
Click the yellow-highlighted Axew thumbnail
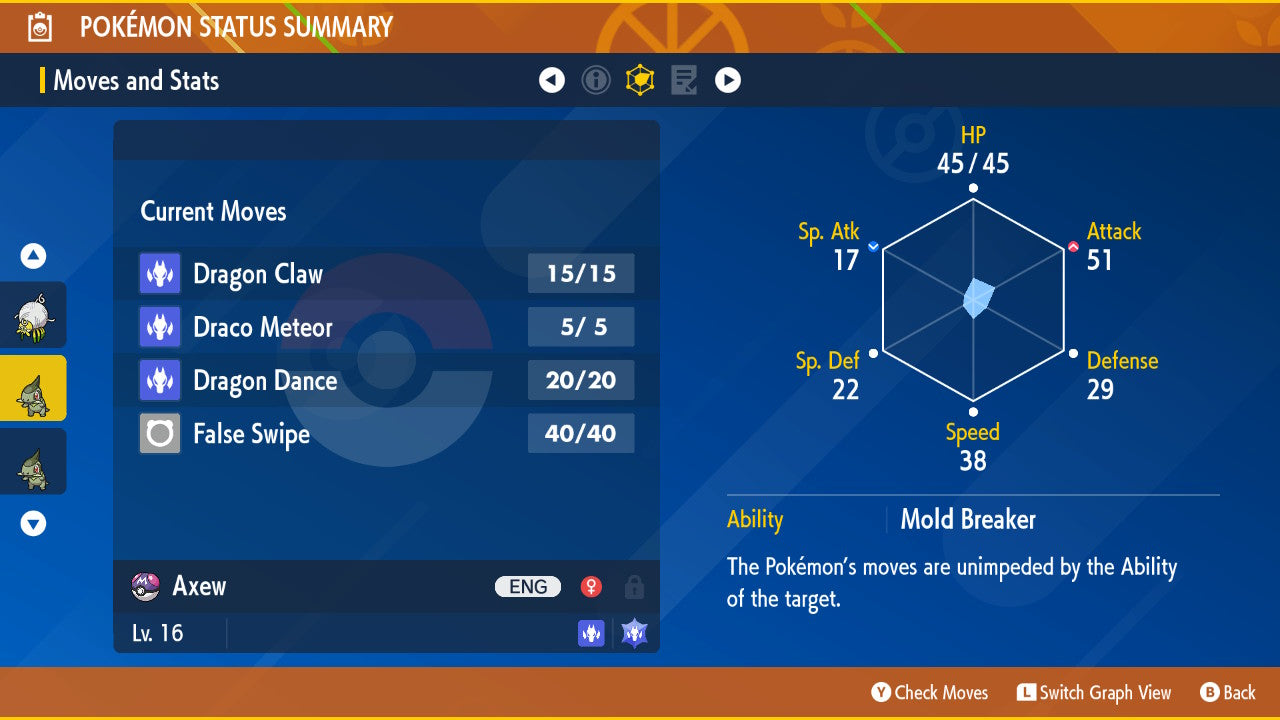pos(32,389)
